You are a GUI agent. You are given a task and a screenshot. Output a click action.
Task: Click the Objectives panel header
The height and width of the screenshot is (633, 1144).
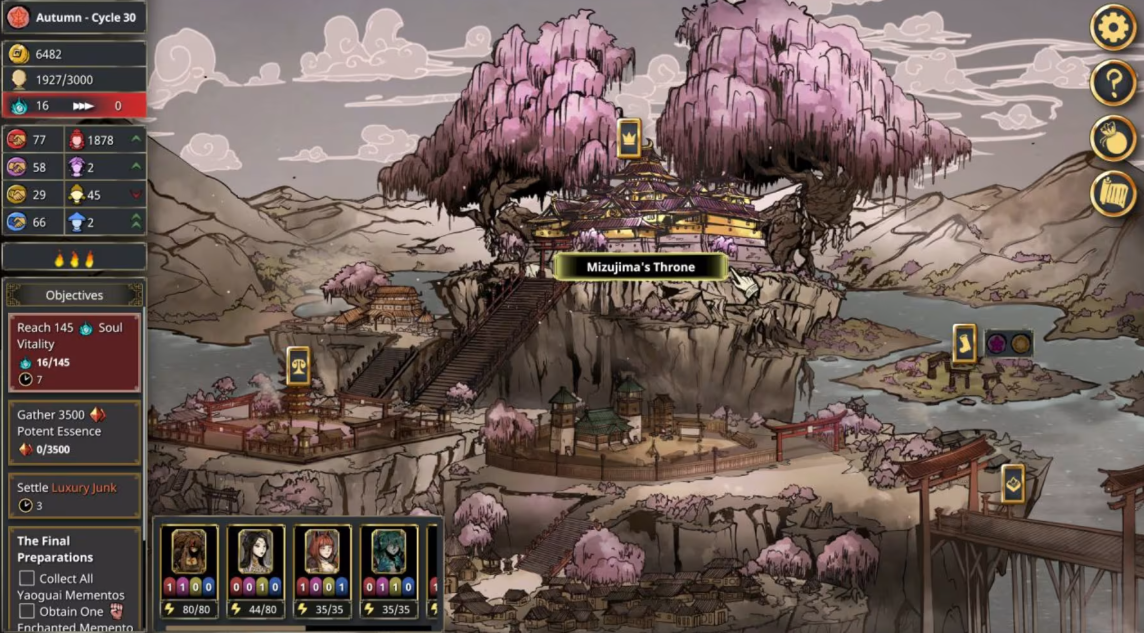(x=74, y=295)
